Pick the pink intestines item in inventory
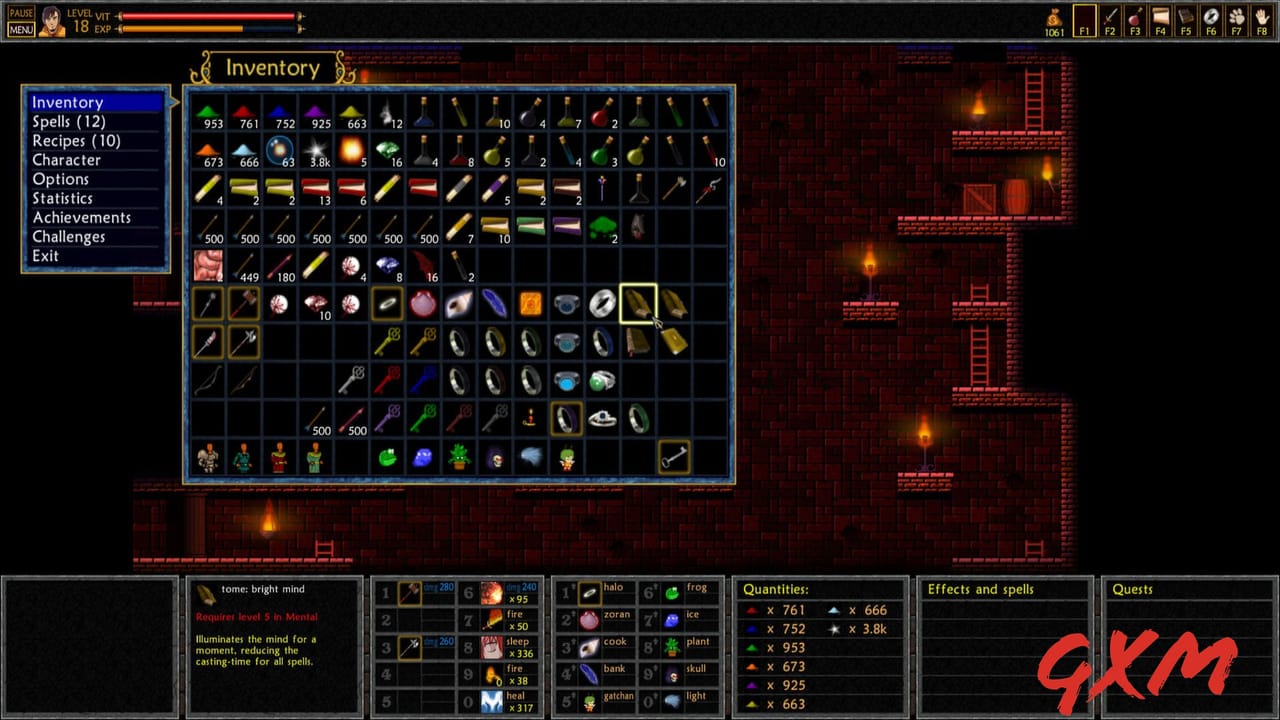Viewport: 1280px width, 720px height. (208, 265)
